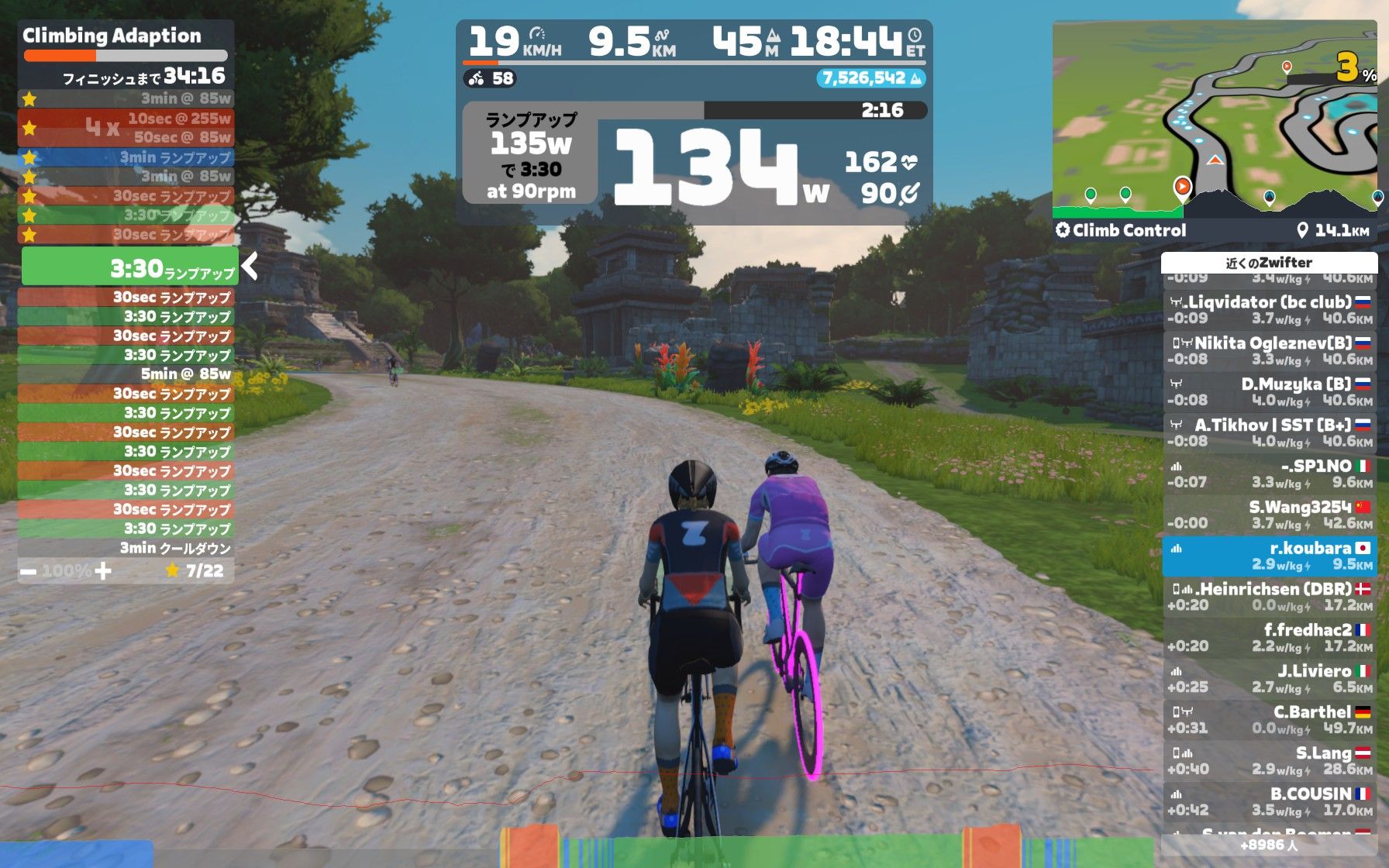Toggle the Climb Control setting

coord(1121,230)
